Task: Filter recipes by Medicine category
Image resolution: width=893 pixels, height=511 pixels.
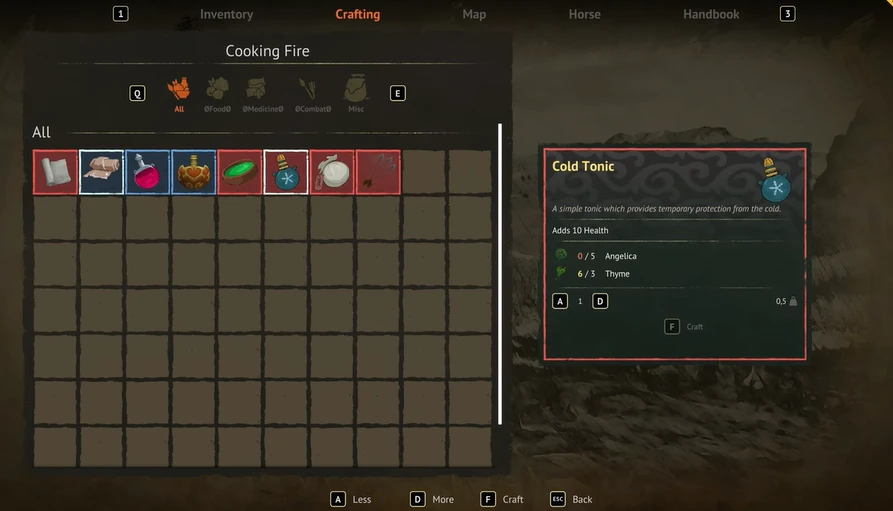Action: coord(263,93)
